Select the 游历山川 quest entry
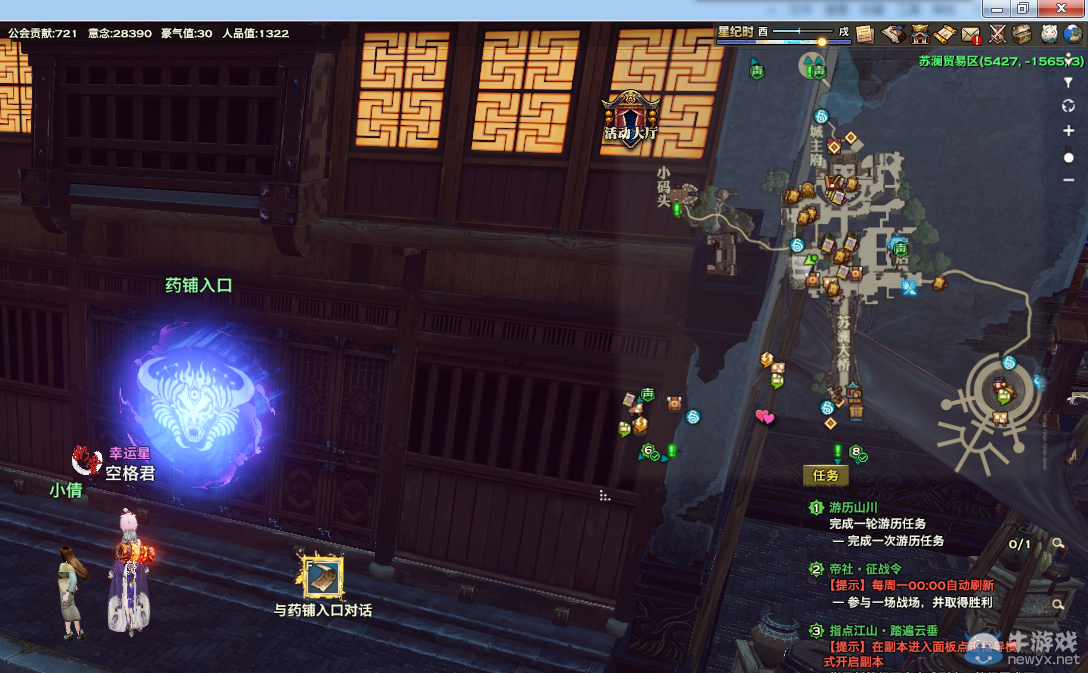Screen dimensions: 1088x673 [853, 508]
